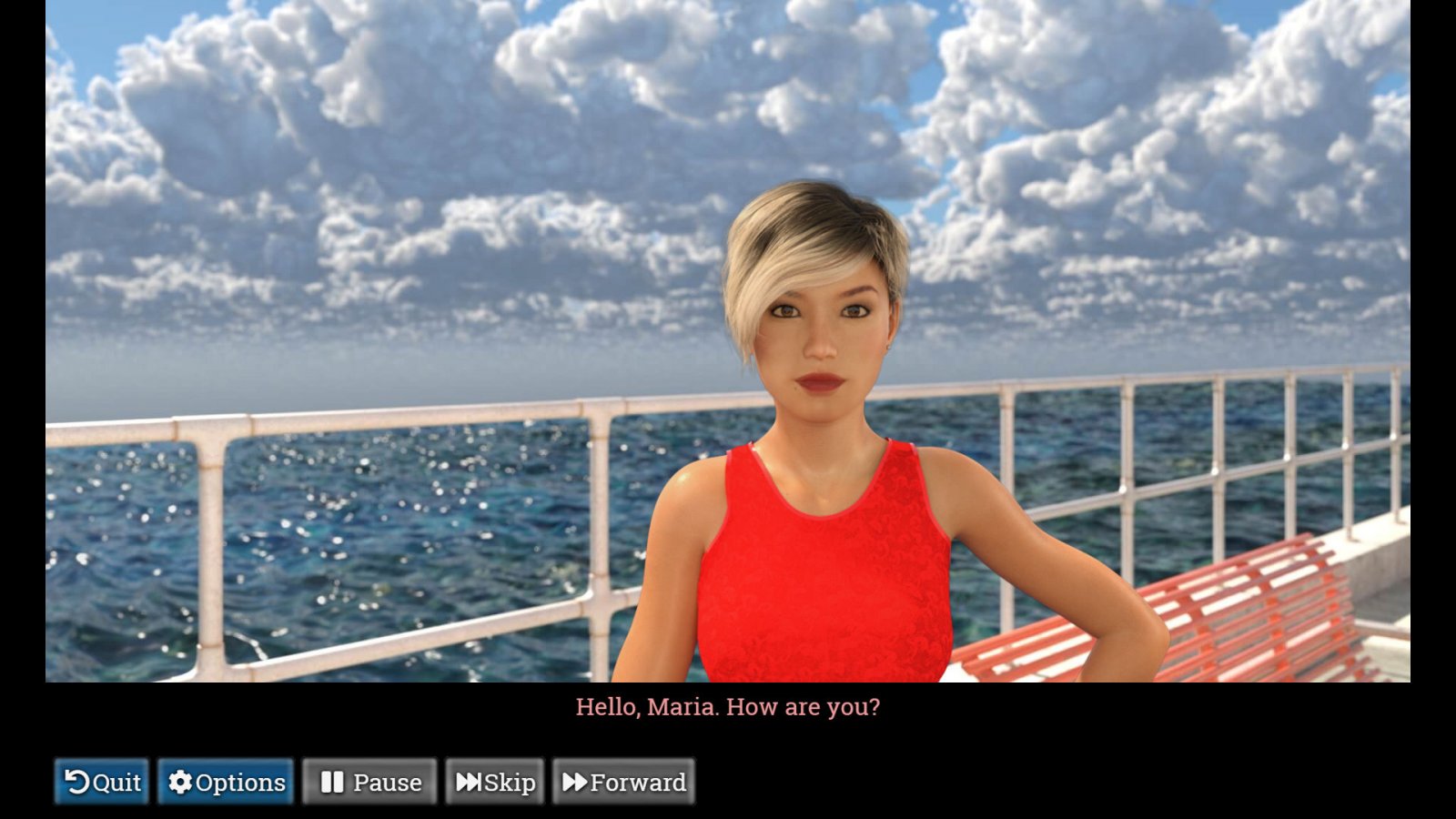Click the dialogue text 'Hello, Maria. How are you?'
This screenshot has height=819, width=1456.
point(728,707)
